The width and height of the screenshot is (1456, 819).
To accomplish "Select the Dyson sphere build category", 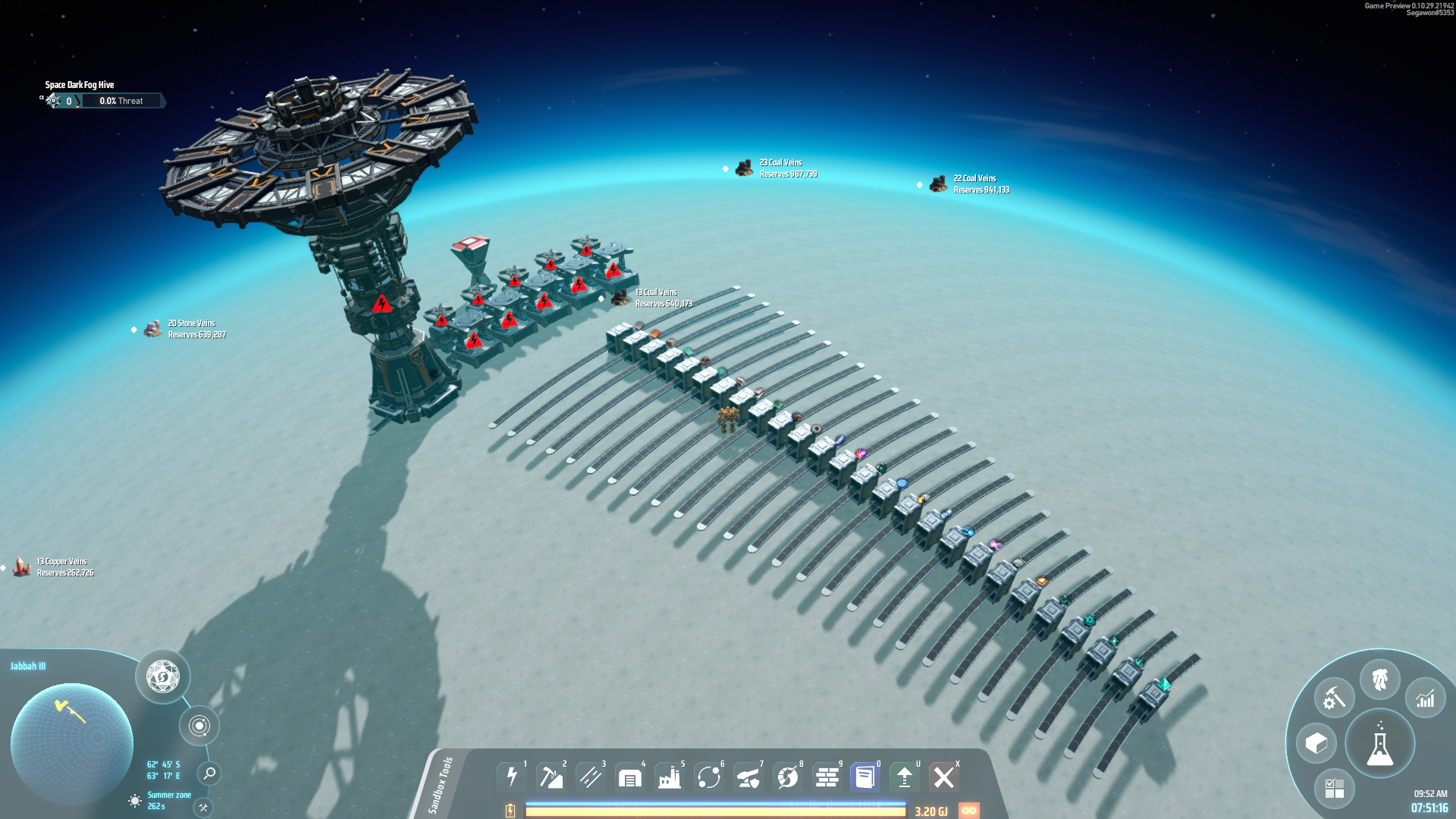I will pos(787,777).
